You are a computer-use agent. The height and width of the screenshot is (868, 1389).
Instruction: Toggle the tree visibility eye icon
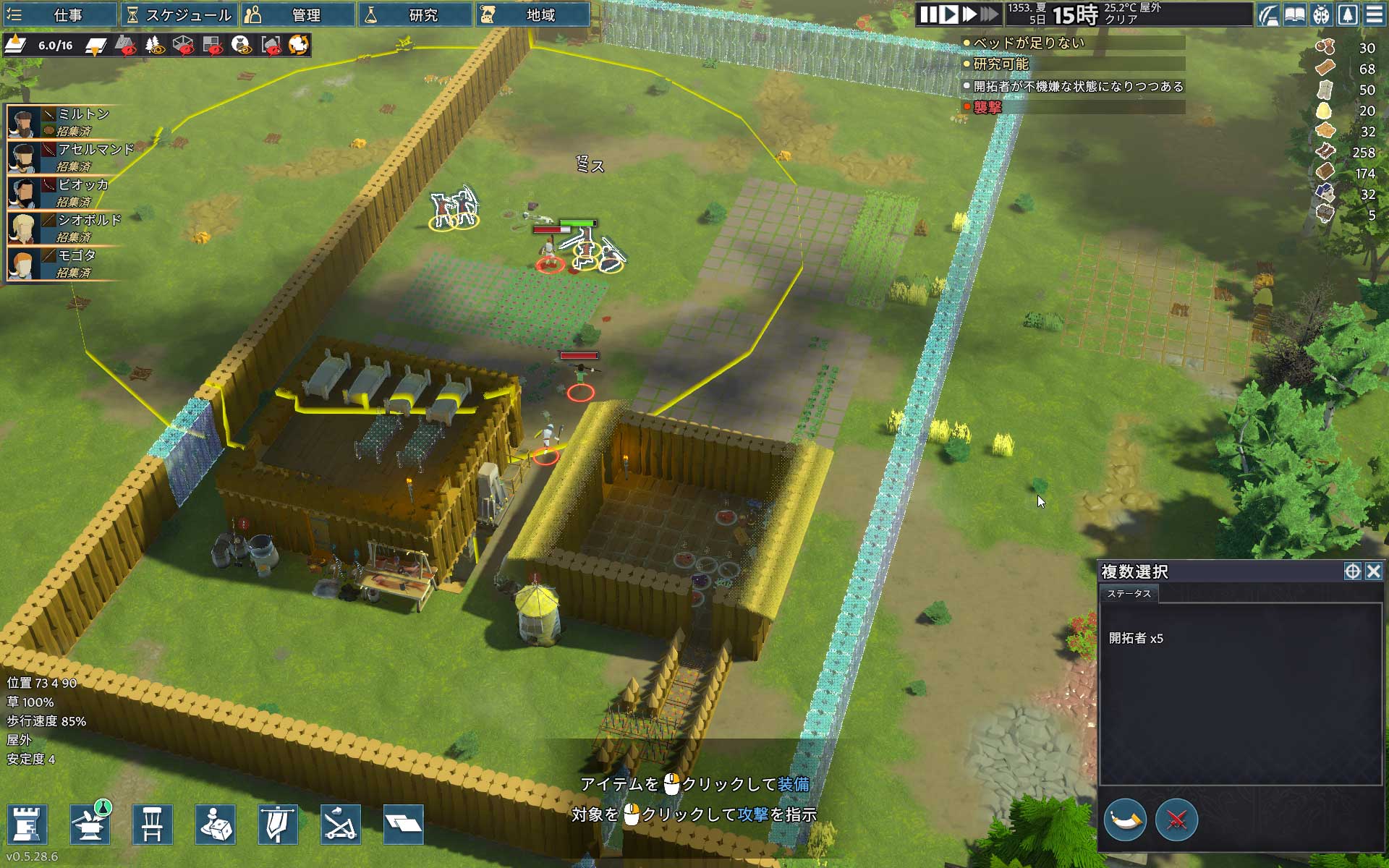(154, 46)
